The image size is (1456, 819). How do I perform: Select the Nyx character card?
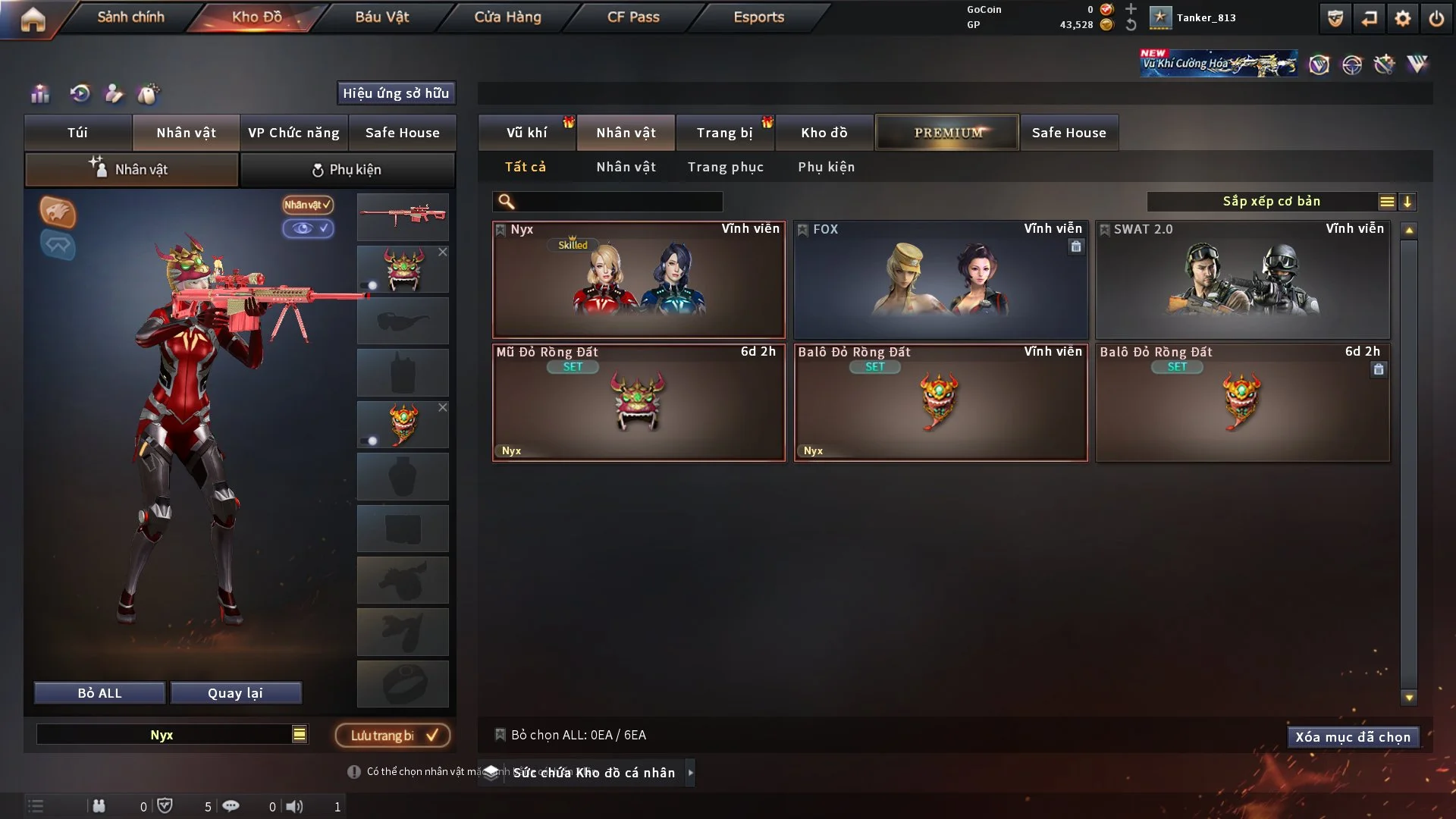(639, 281)
